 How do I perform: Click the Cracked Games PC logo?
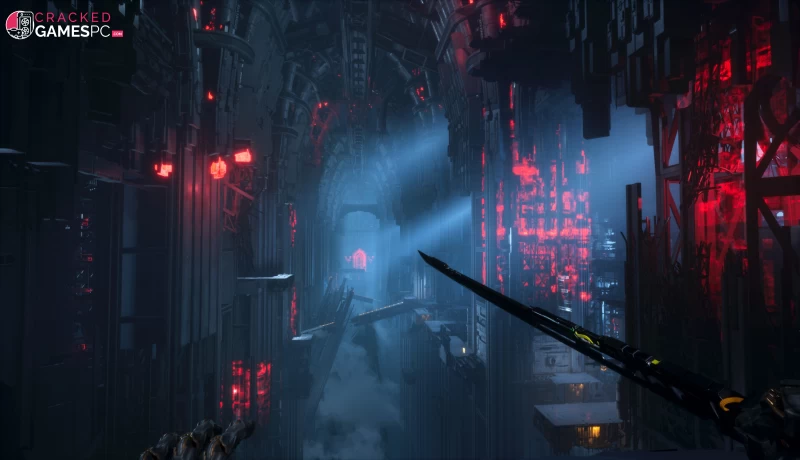[63, 25]
